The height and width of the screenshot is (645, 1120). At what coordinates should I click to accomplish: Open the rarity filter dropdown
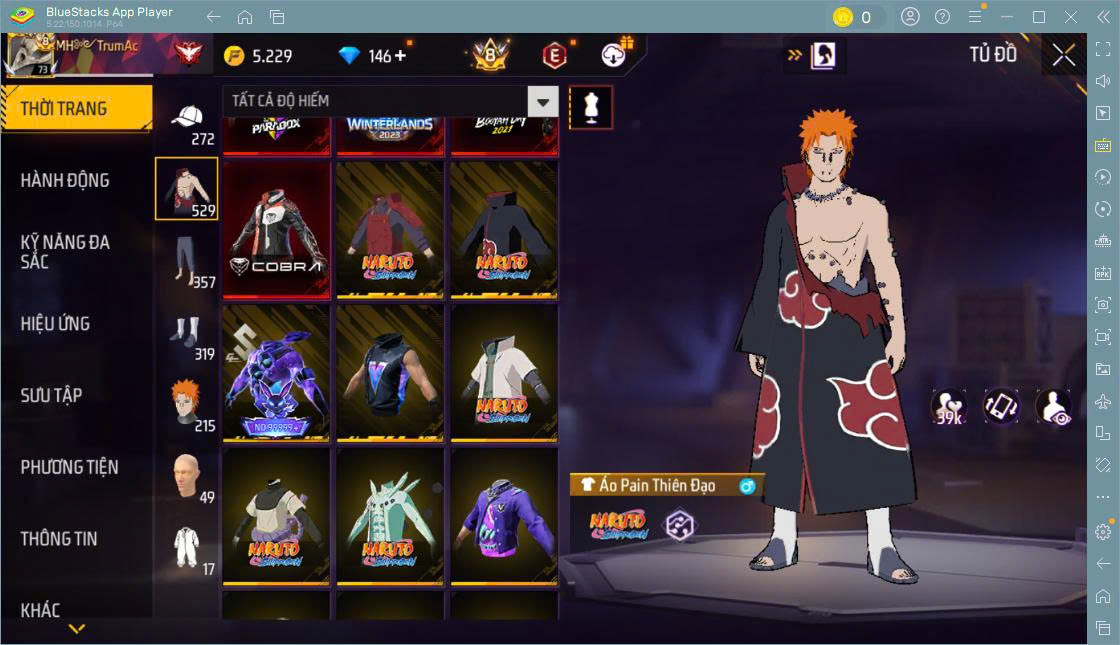(x=542, y=101)
